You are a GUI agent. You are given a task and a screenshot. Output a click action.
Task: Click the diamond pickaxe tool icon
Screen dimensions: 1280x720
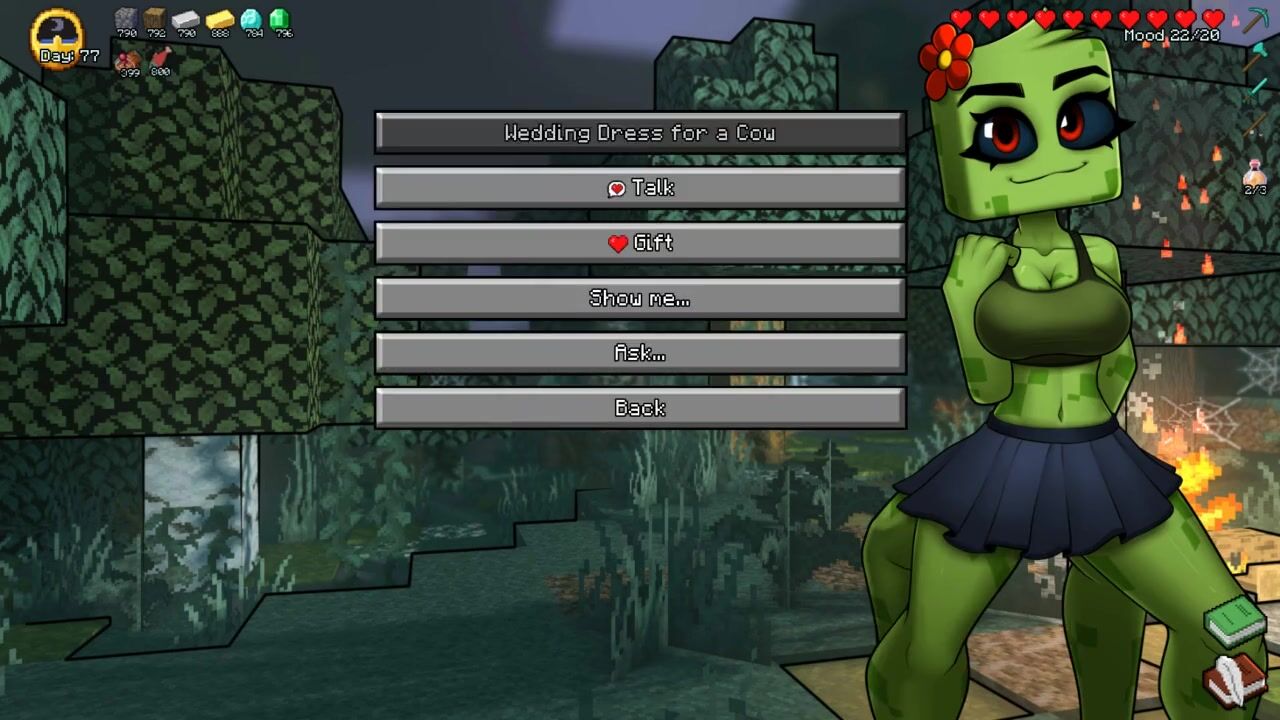coord(1255,20)
